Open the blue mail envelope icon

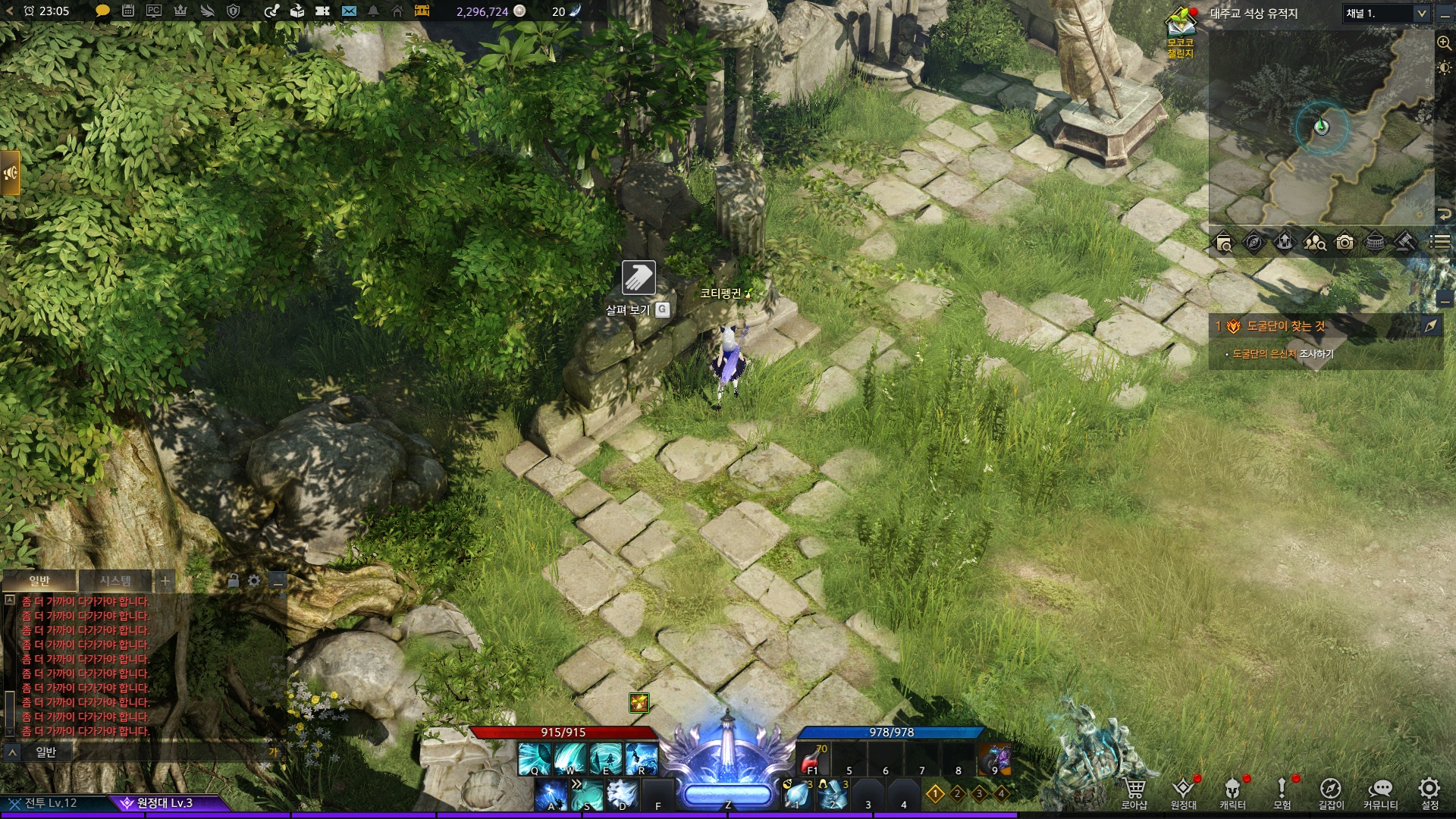[x=349, y=11]
